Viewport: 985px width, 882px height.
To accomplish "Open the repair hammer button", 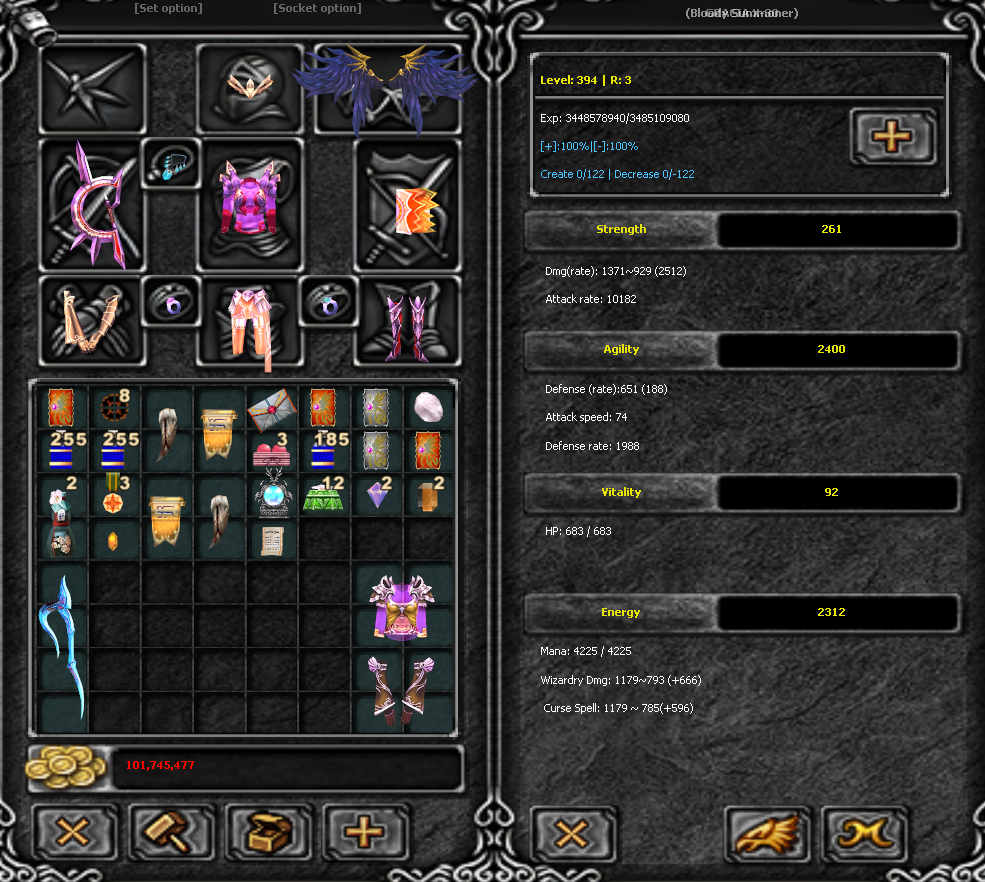I will pos(170,831).
